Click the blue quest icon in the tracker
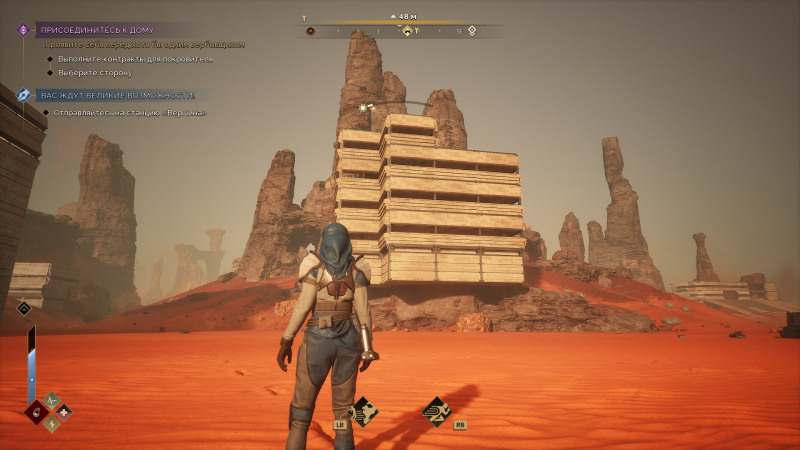This screenshot has width=800, height=450. pos(24,95)
